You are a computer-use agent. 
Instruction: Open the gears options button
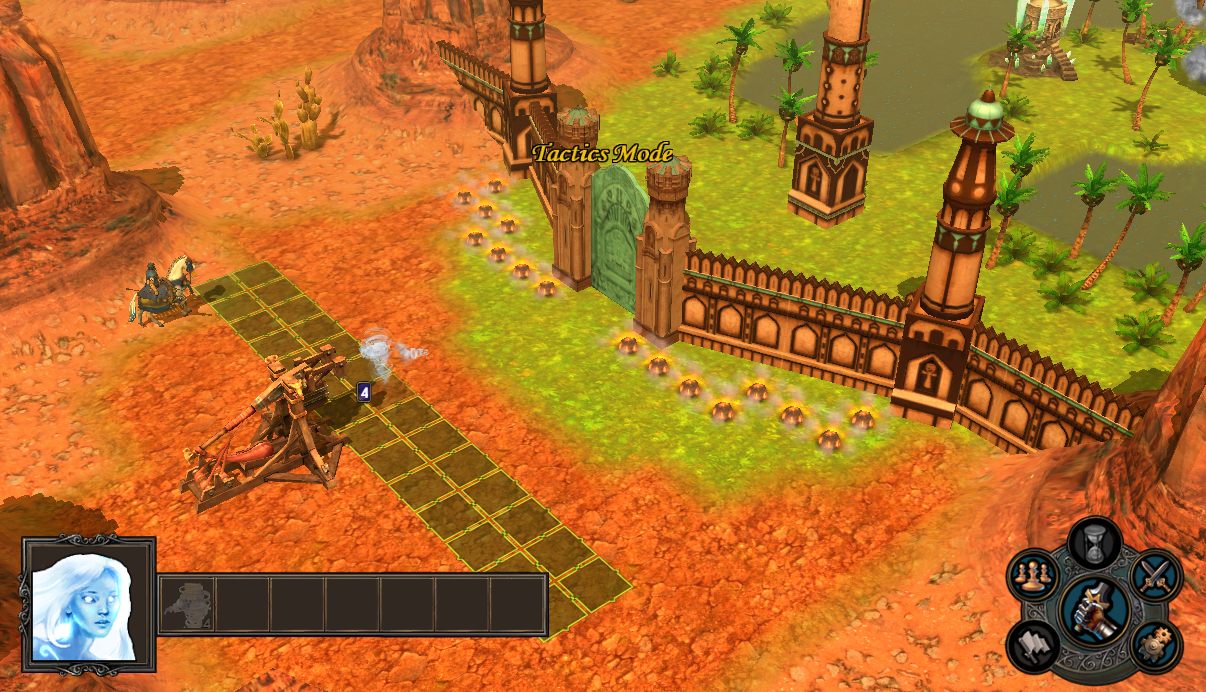[x=1157, y=642]
